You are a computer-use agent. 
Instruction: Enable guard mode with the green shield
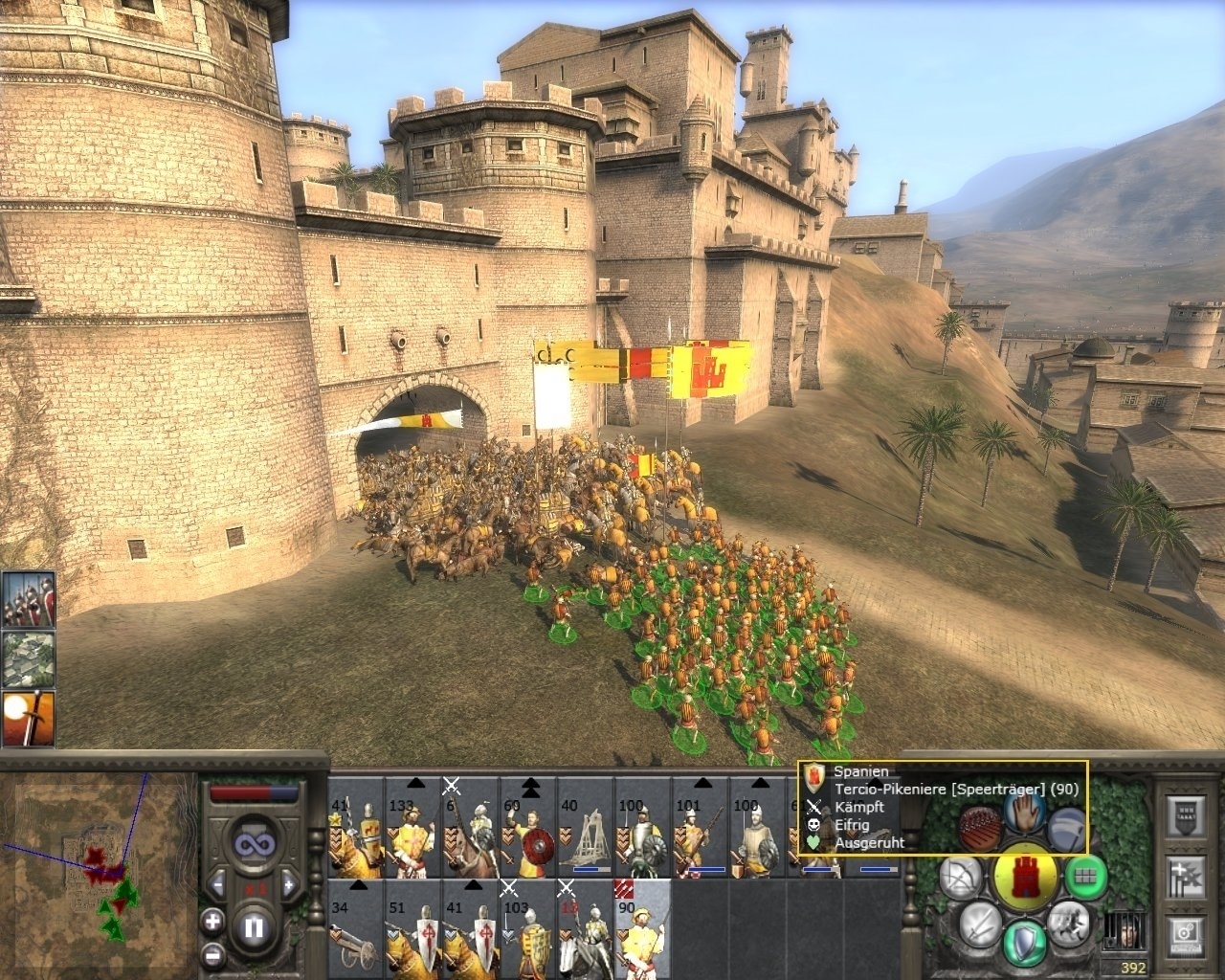tap(1025, 938)
